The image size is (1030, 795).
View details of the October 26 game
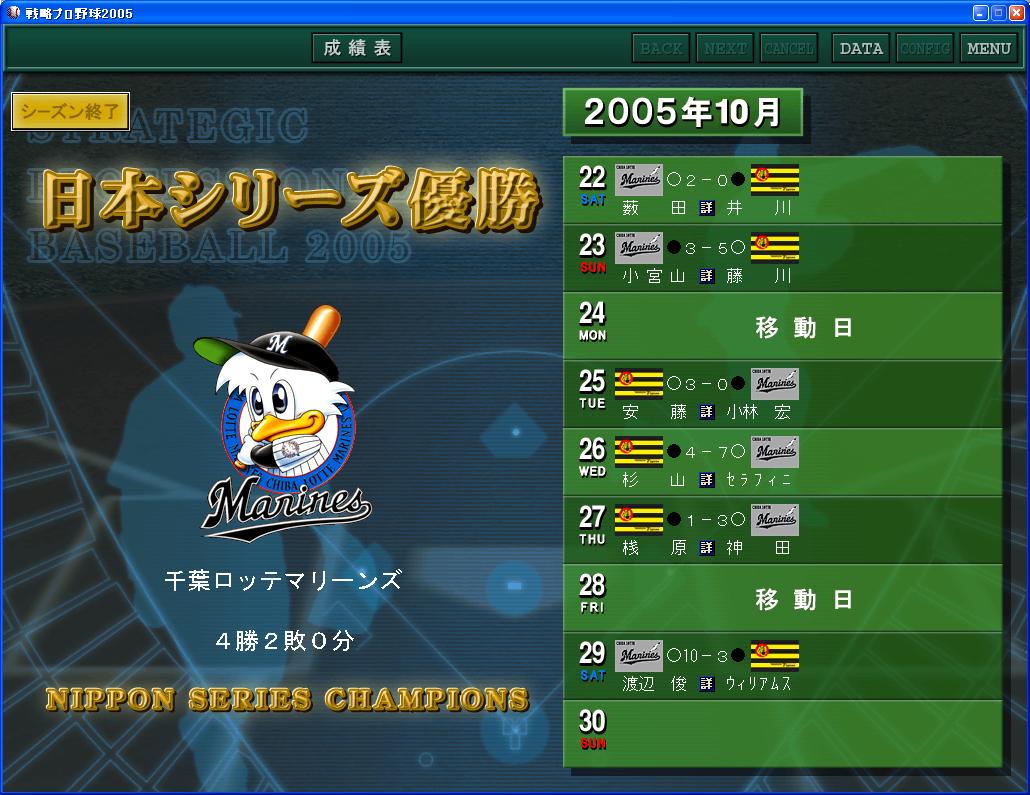(x=707, y=480)
